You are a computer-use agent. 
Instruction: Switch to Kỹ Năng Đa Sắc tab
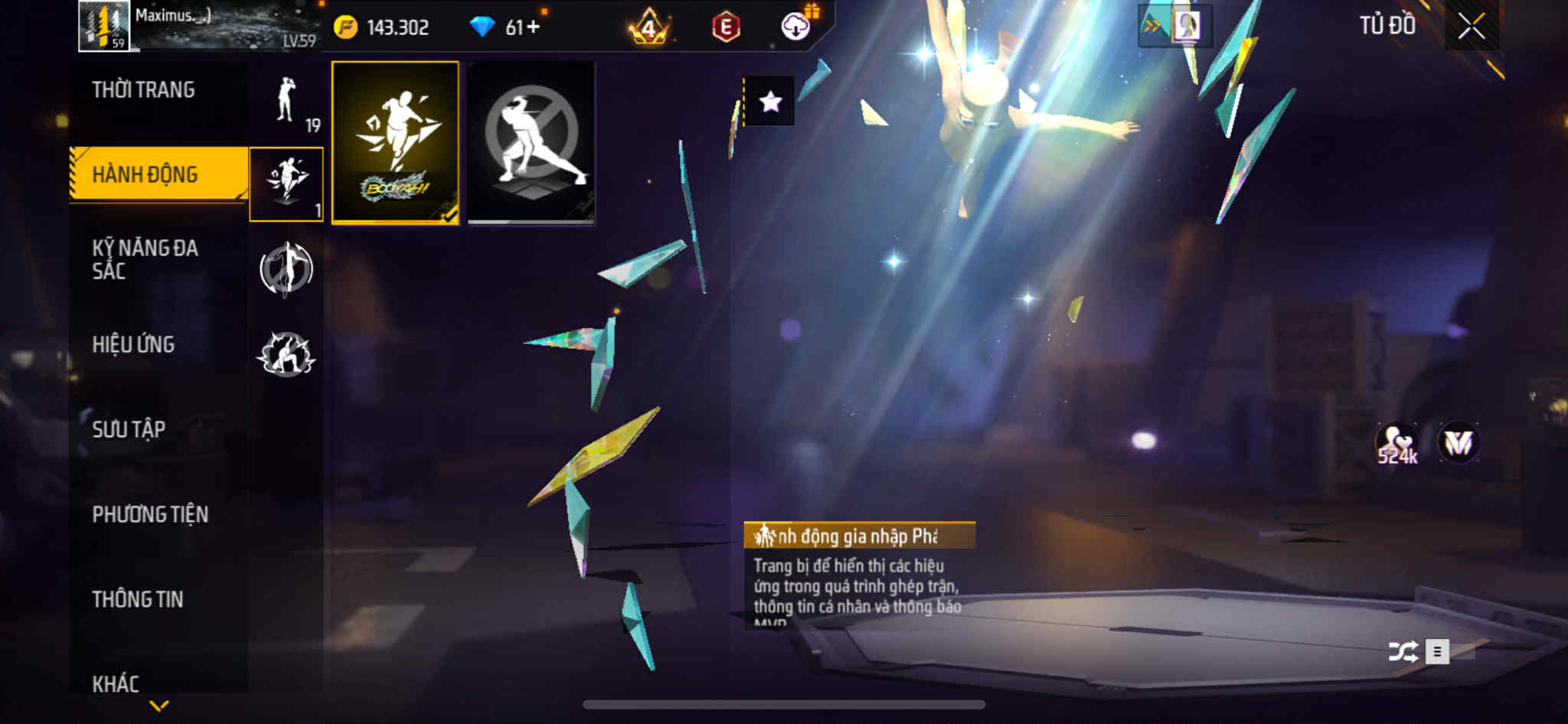[145, 259]
